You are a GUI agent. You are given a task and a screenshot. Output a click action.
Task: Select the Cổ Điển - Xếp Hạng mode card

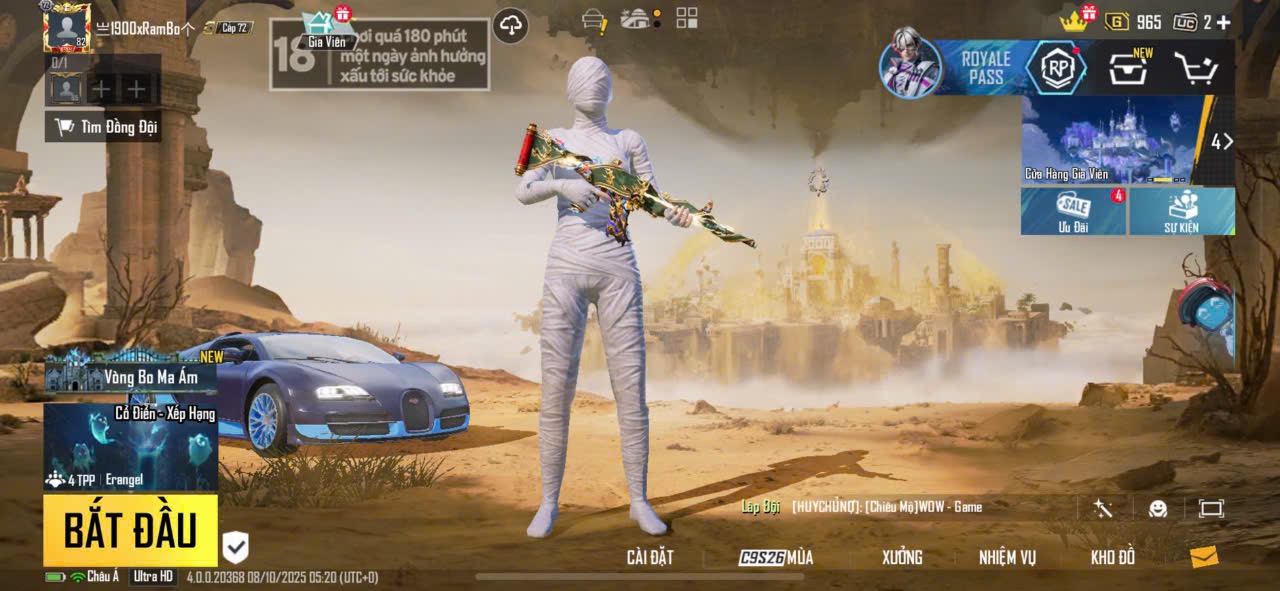130,446
